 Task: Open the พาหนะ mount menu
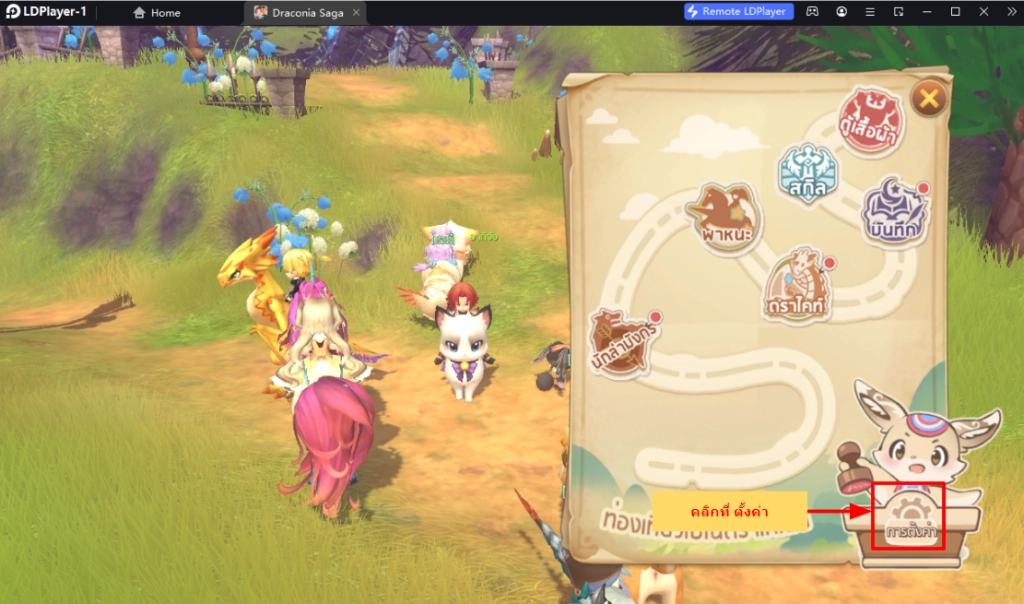coord(725,217)
